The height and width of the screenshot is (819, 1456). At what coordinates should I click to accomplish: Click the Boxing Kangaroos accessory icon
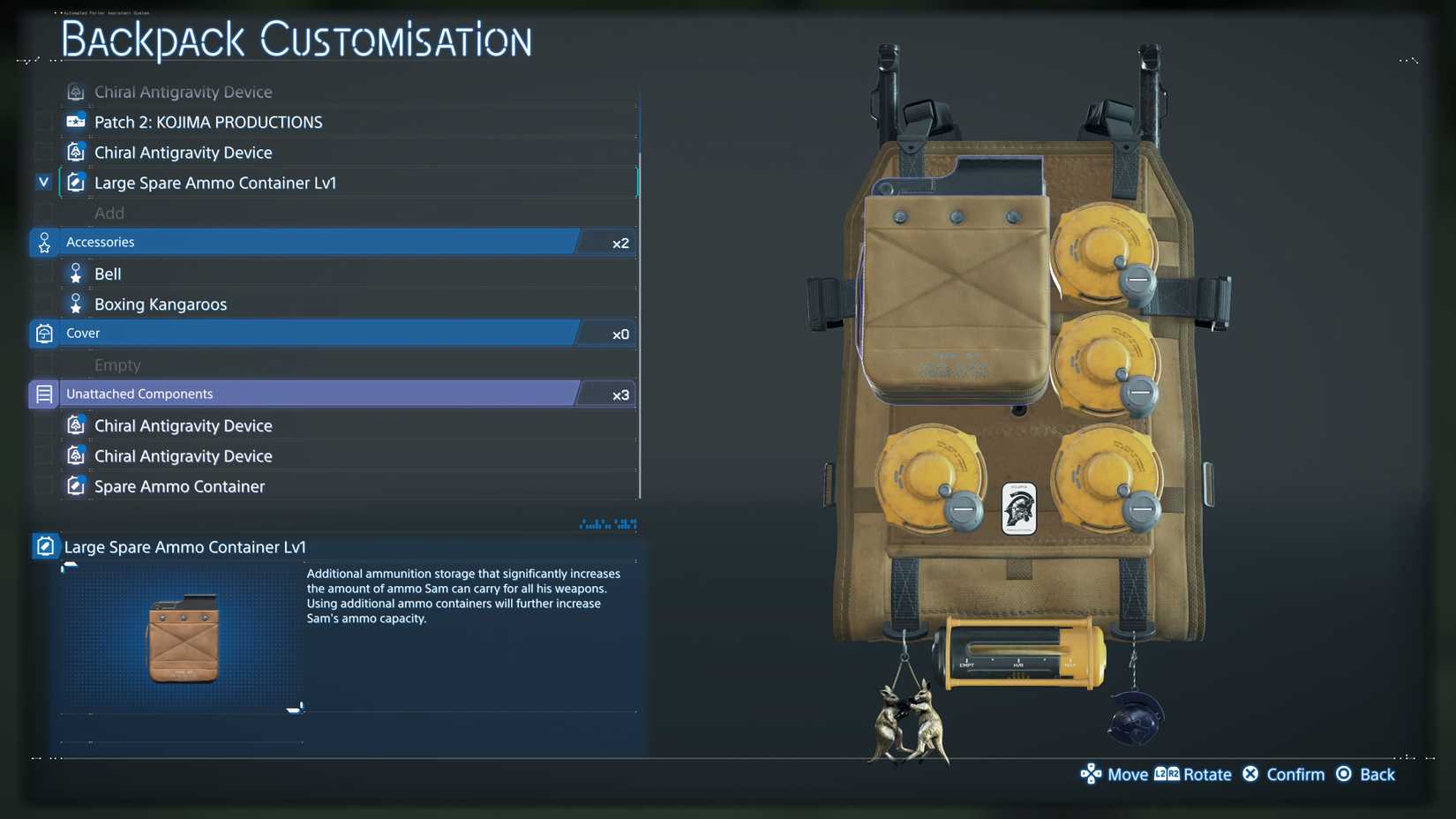pyautogui.click(x=75, y=303)
